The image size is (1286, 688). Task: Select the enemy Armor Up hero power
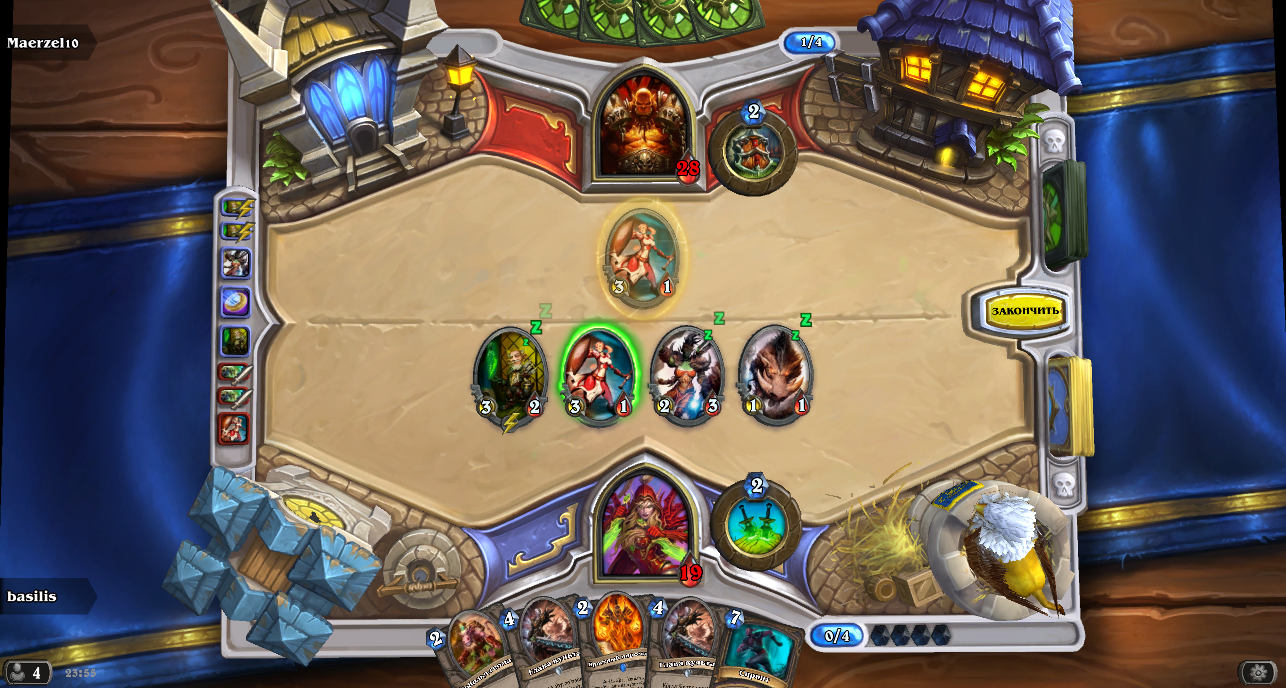click(x=753, y=153)
